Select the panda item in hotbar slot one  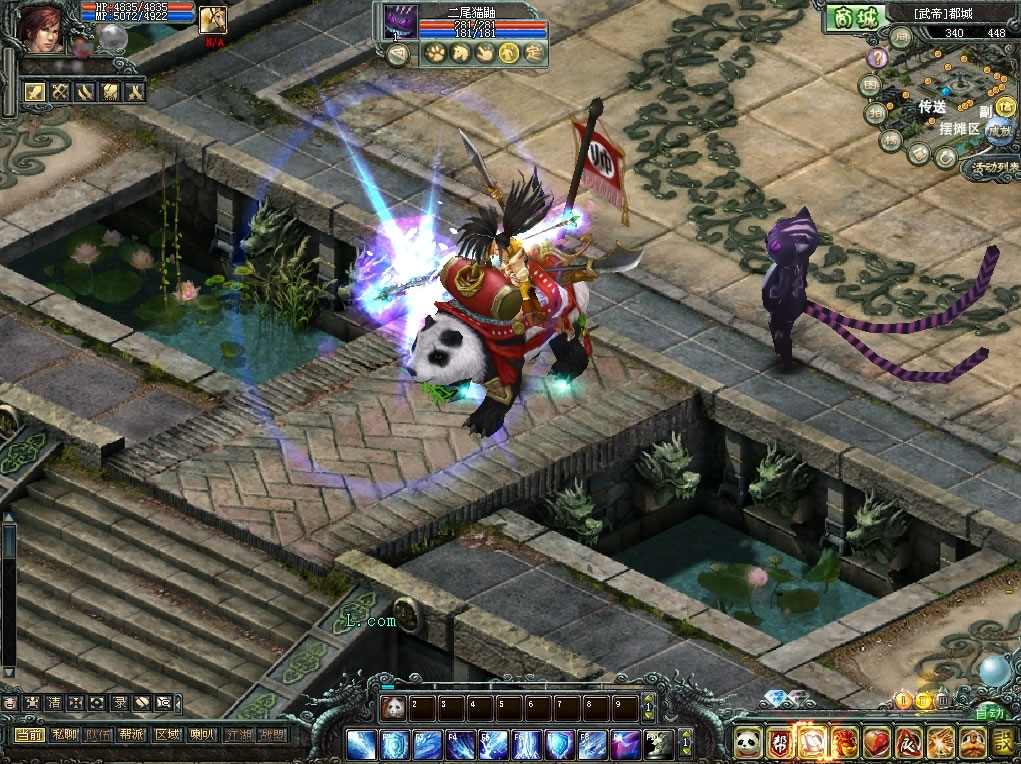point(392,708)
